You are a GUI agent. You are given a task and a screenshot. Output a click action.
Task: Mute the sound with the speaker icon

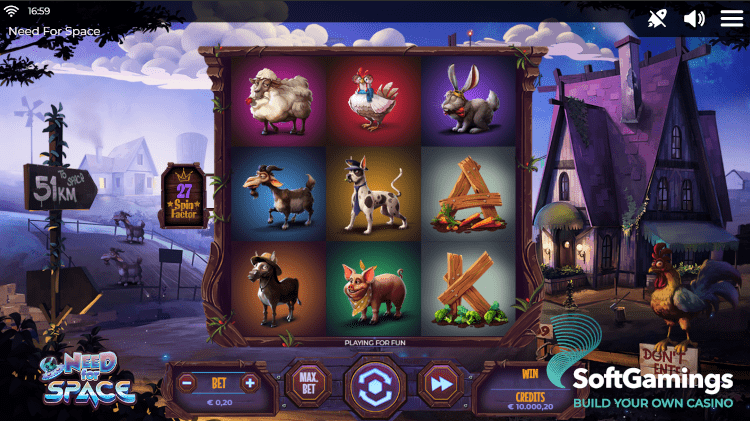[694, 18]
